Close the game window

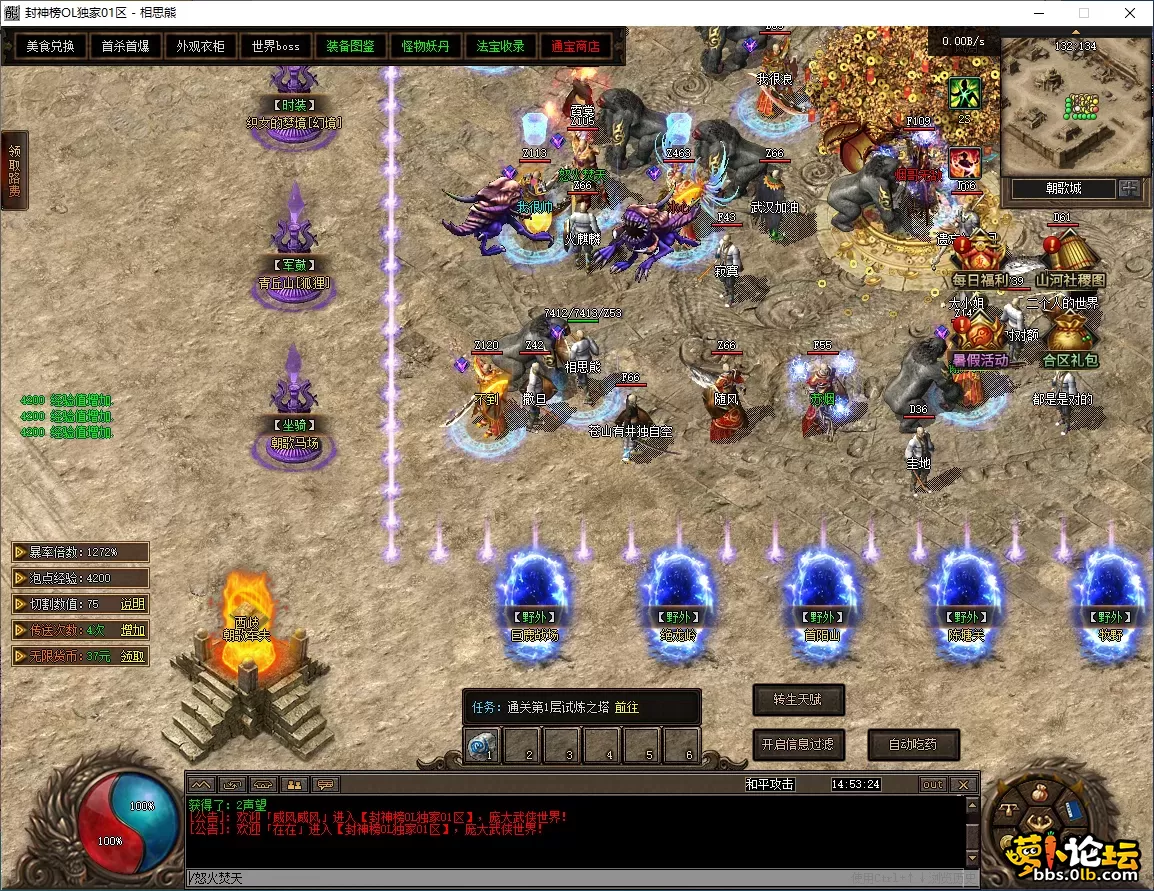tap(1129, 13)
